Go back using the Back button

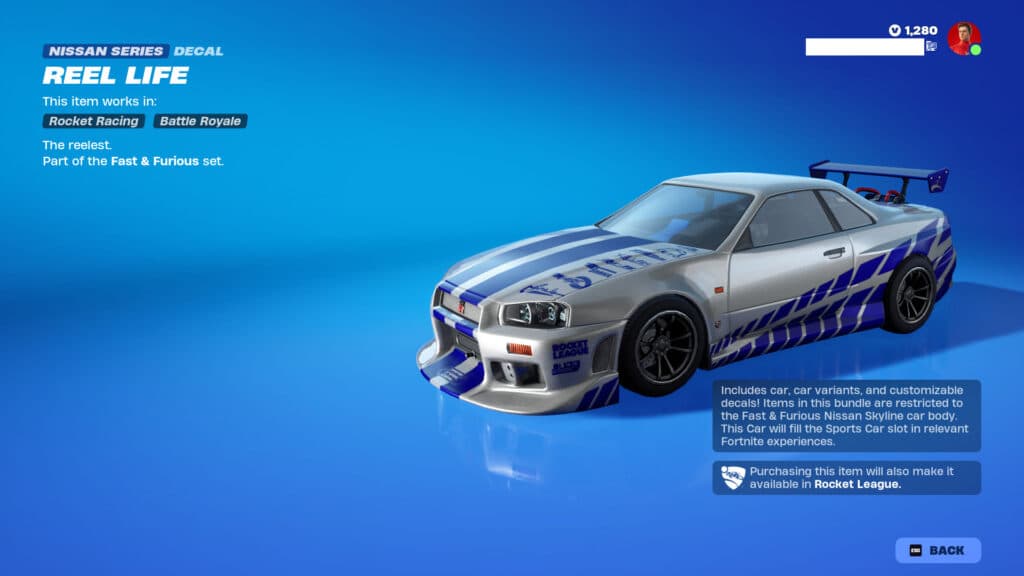click(x=938, y=550)
